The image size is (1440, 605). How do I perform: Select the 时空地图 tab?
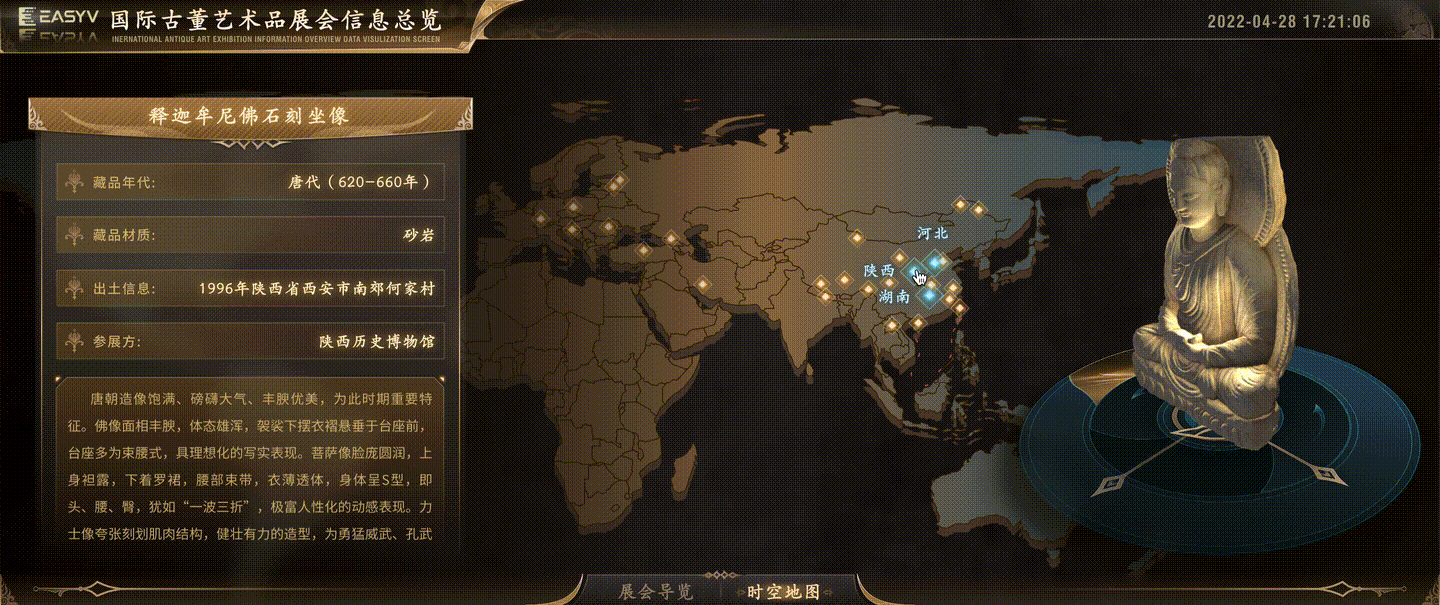(784, 592)
